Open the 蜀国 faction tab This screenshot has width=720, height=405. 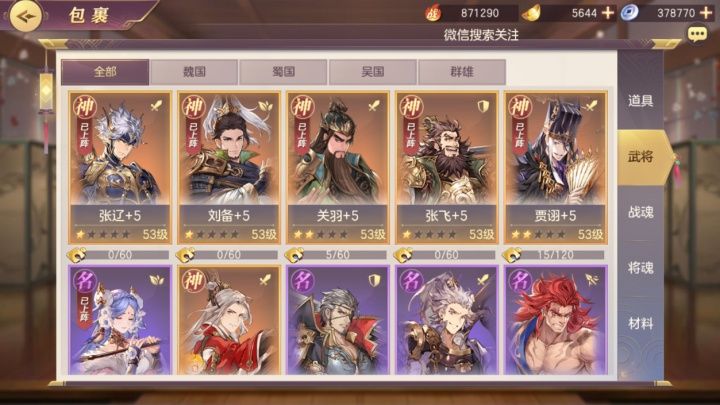(283, 72)
